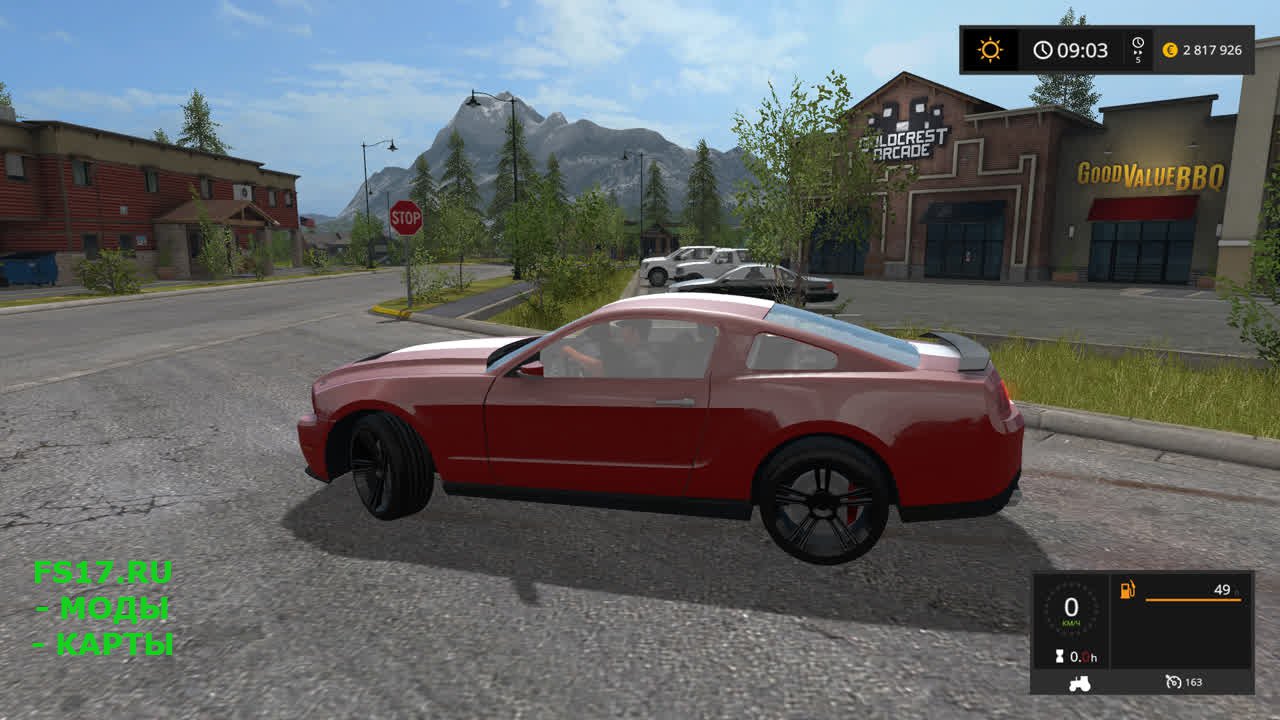Select the time scale fast-forward indicator
The height and width of the screenshot is (720, 1280).
(1138, 49)
